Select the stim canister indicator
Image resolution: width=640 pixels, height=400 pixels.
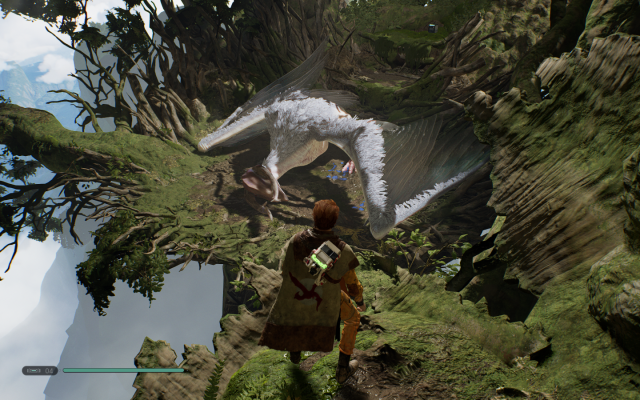[40, 370]
